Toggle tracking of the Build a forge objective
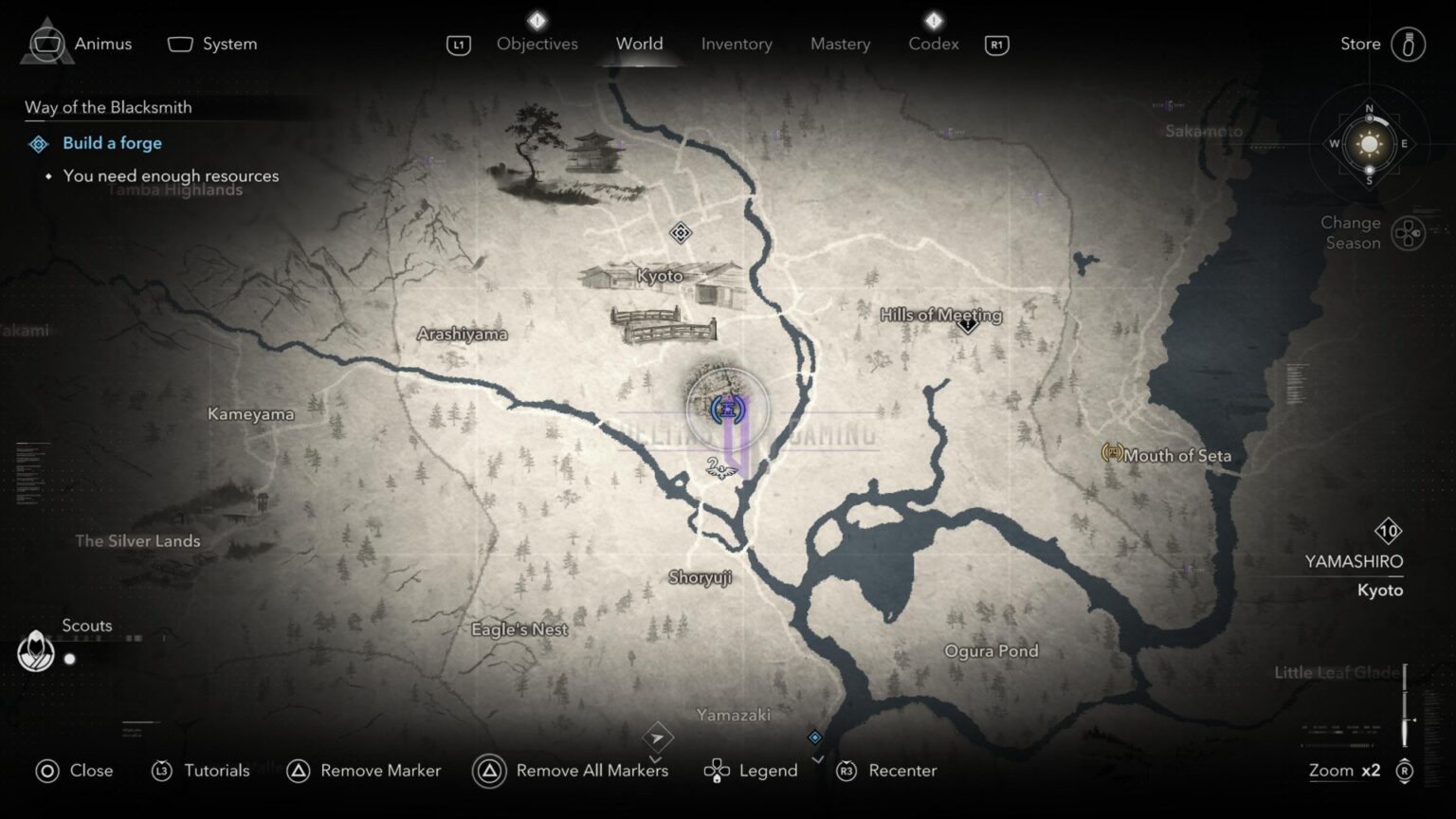 point(112,143)
